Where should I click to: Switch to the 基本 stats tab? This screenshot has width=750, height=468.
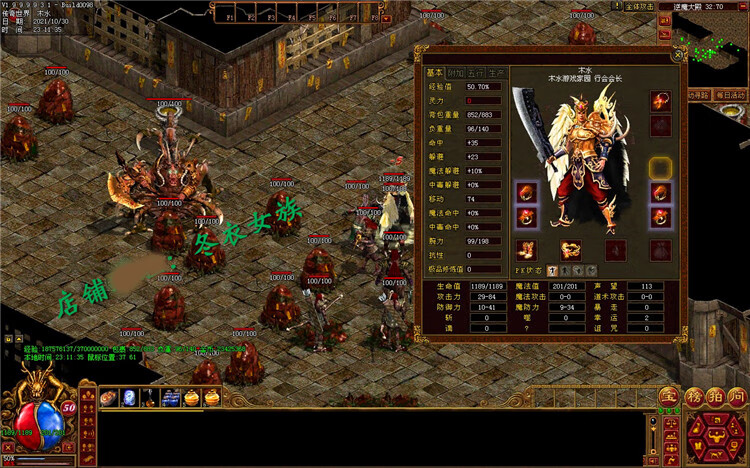click(435, 72)
